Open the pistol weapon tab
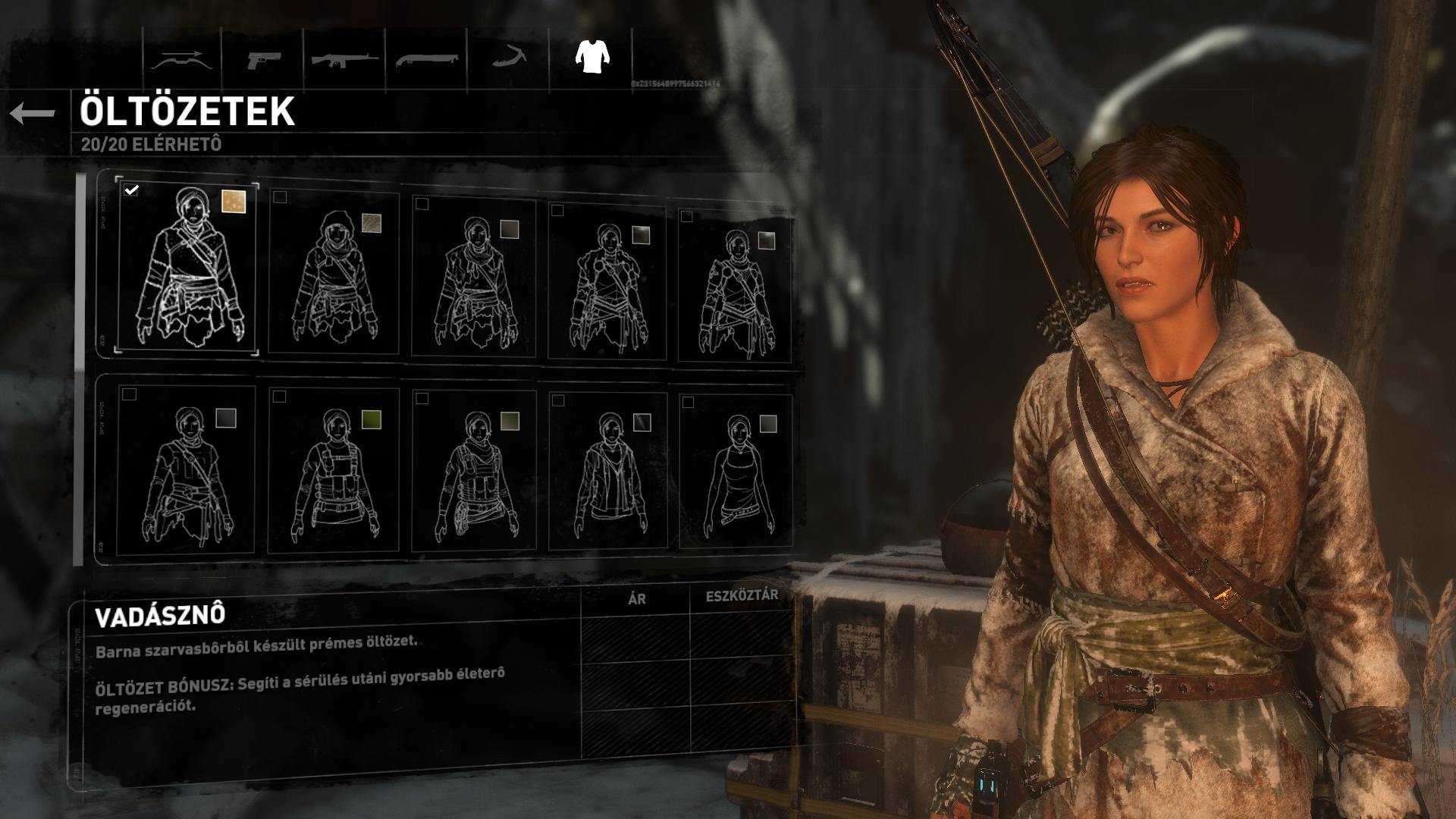Image resolution: width=1456 pixels, height=819 pixels. (x=263, y=60)
